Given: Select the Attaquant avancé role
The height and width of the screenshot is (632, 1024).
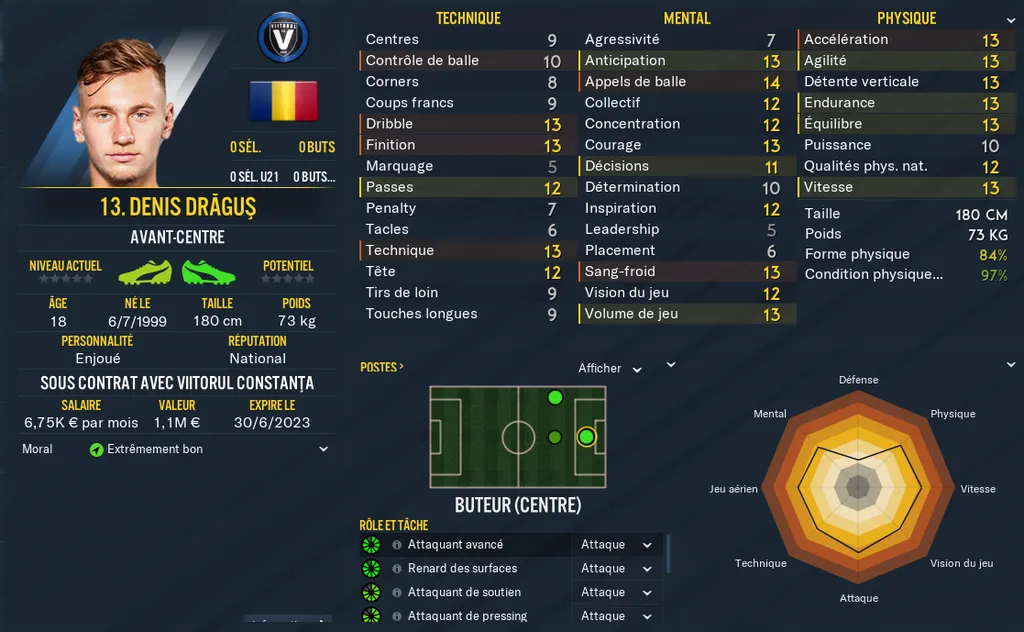Looking at the screenshot, I should point(455,545).
